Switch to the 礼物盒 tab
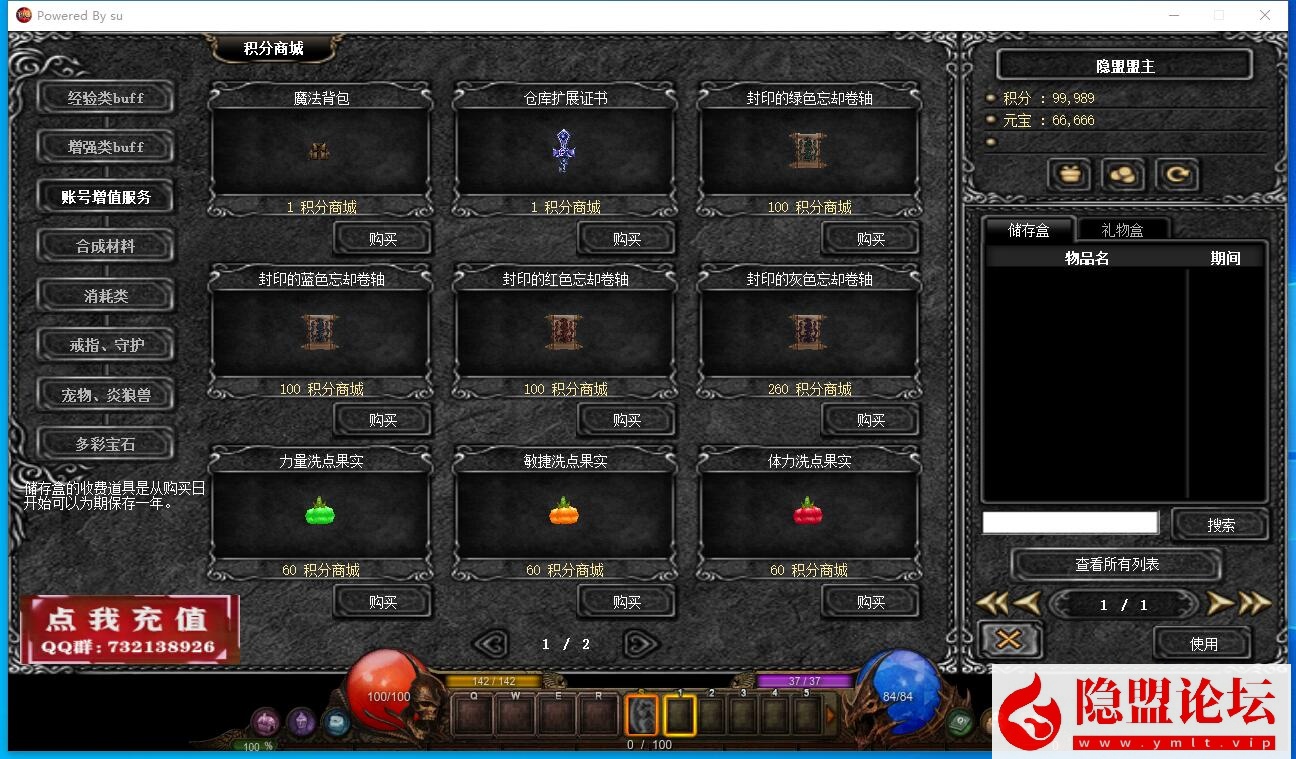Viewport: 1296px width, 759px height. 1123,229
